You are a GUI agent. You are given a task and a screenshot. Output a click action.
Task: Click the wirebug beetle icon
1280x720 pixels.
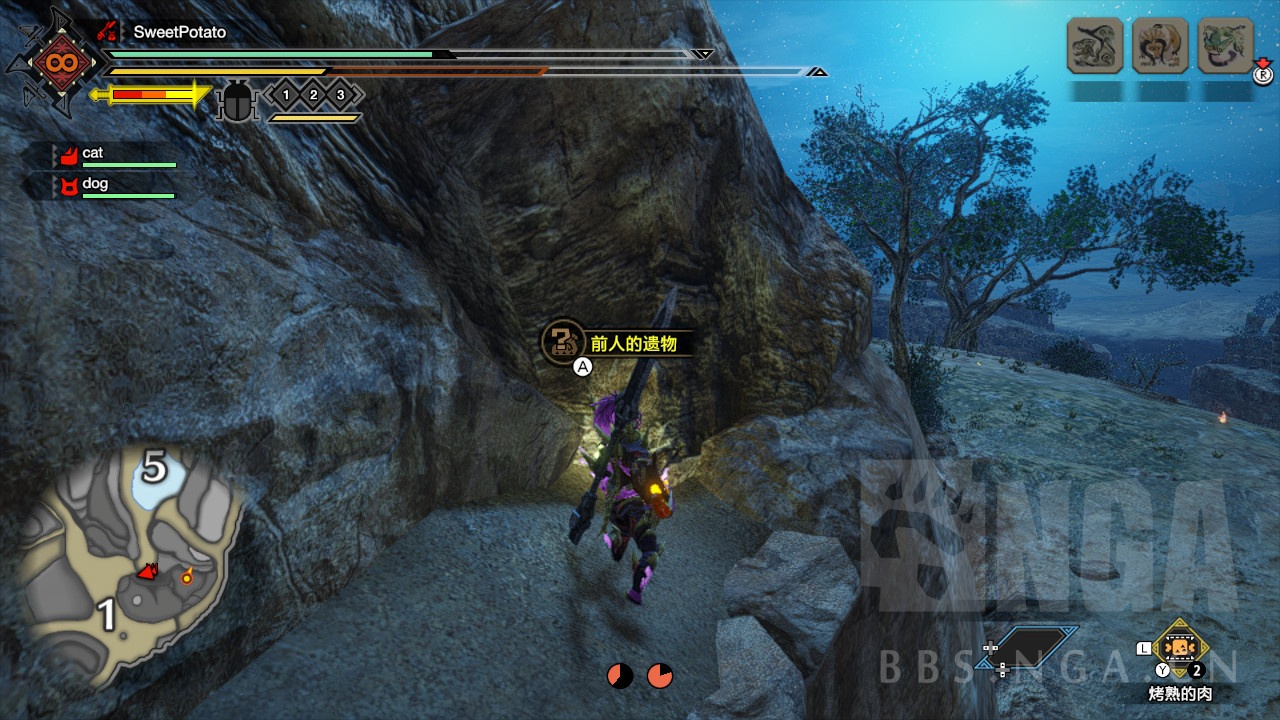pos(237,100)
